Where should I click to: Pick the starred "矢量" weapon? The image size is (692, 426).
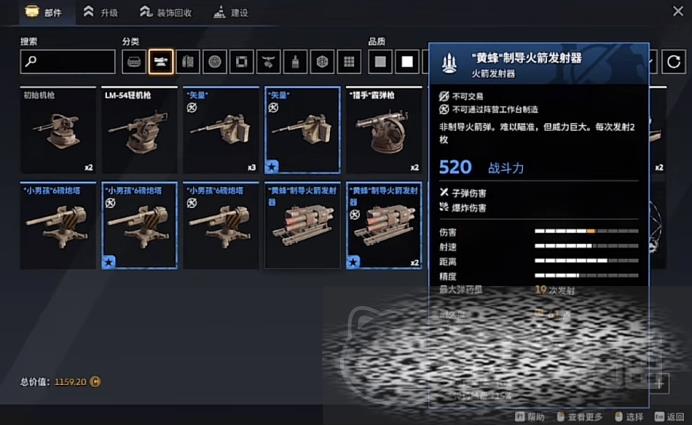302,131
